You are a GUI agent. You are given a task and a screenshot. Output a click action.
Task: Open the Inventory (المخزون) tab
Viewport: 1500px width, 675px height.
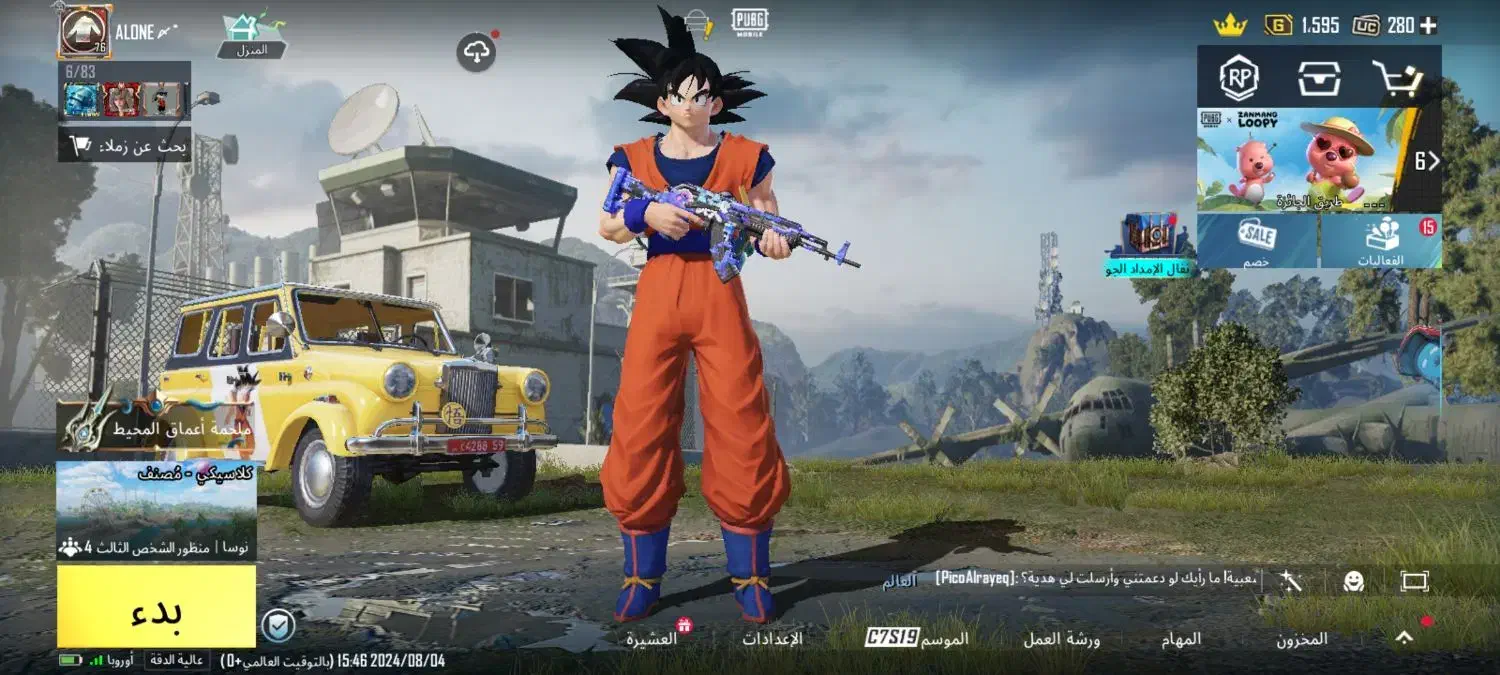[x=1301, y=639]
